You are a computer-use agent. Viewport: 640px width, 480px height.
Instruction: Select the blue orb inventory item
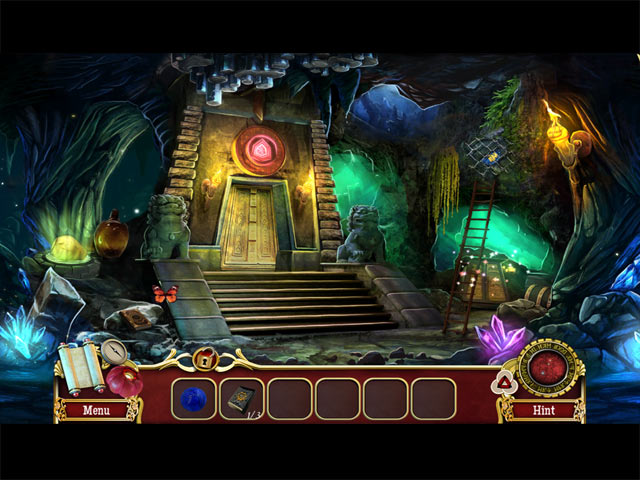(x=194, y=398)
